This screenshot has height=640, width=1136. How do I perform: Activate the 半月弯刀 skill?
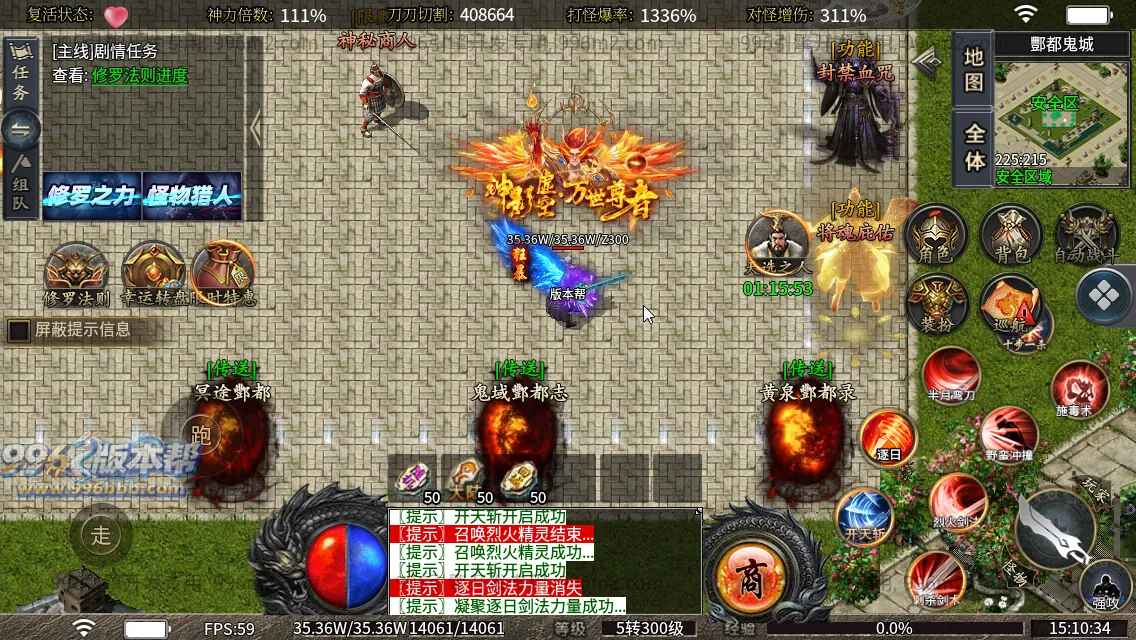951,376
